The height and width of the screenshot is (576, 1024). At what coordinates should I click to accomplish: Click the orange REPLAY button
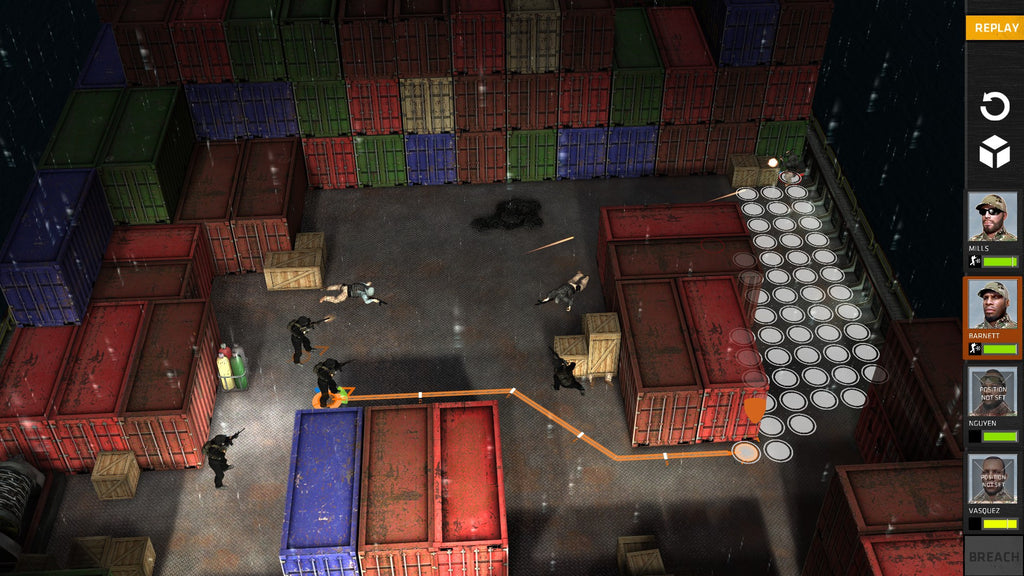point(995,28)
